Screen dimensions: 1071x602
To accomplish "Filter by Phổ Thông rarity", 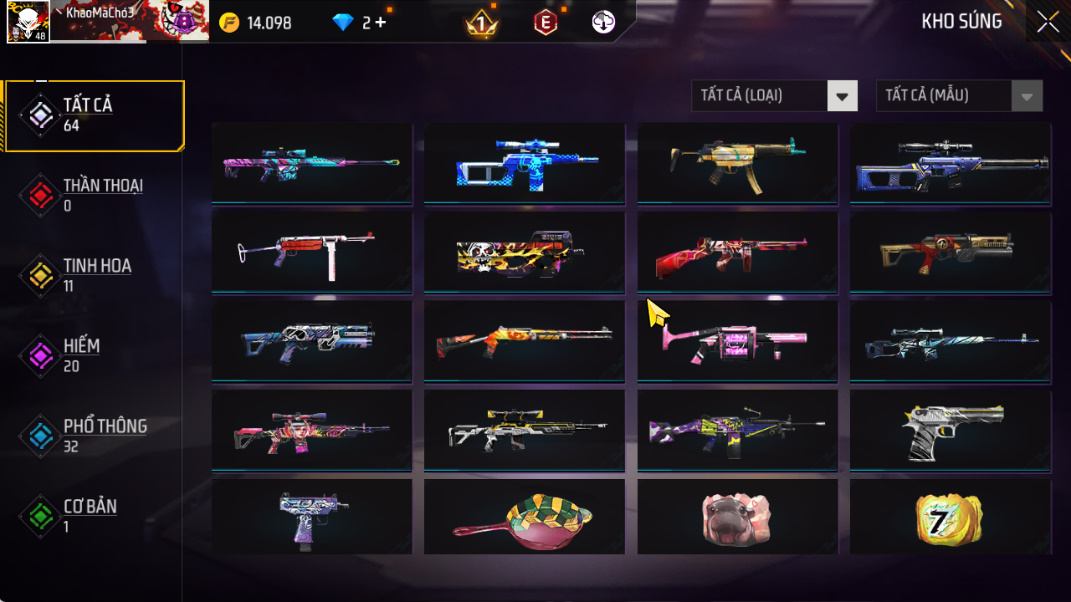I will (95, 435).
